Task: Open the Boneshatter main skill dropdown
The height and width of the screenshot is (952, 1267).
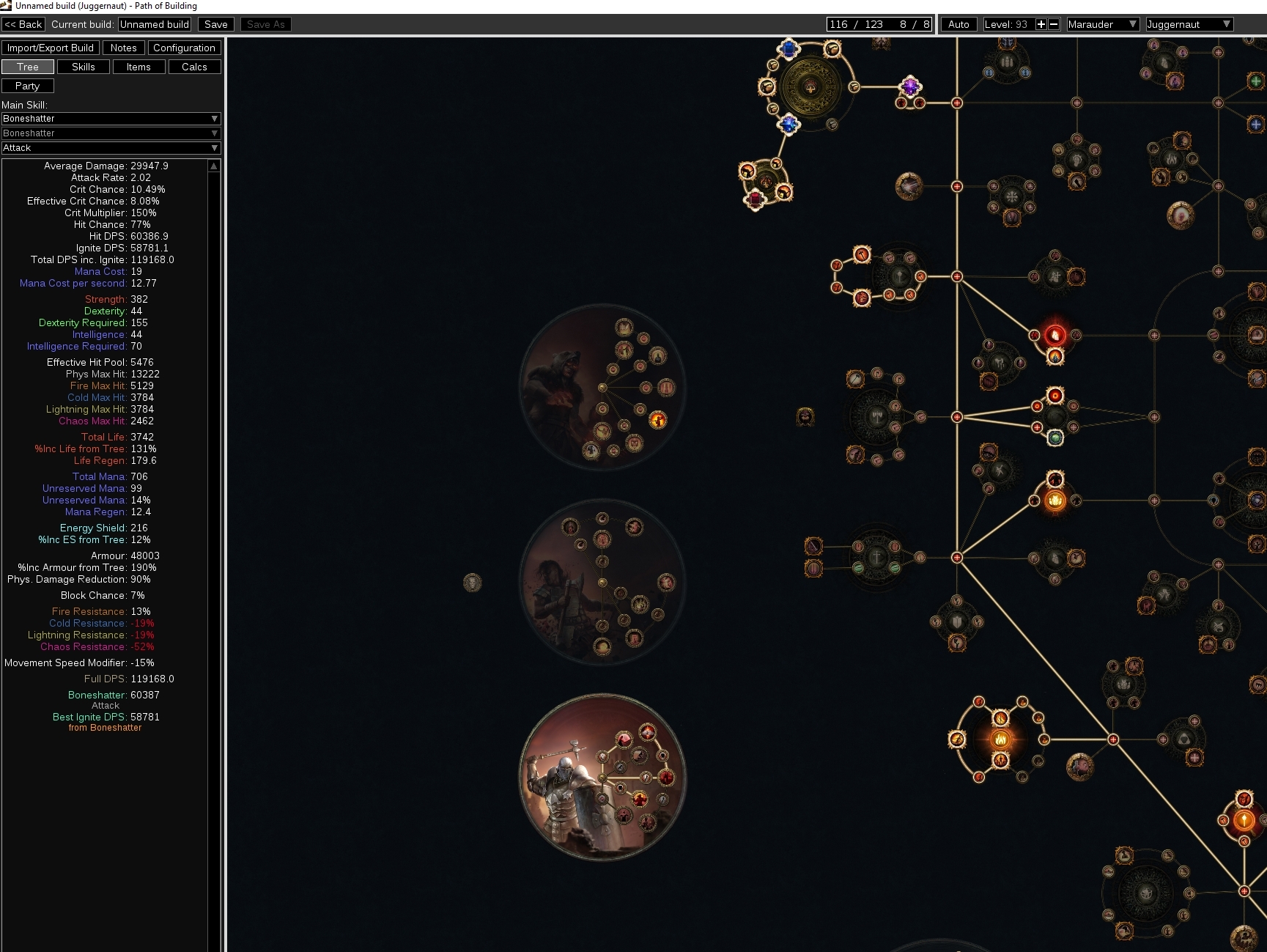Action: coord(110,118)
